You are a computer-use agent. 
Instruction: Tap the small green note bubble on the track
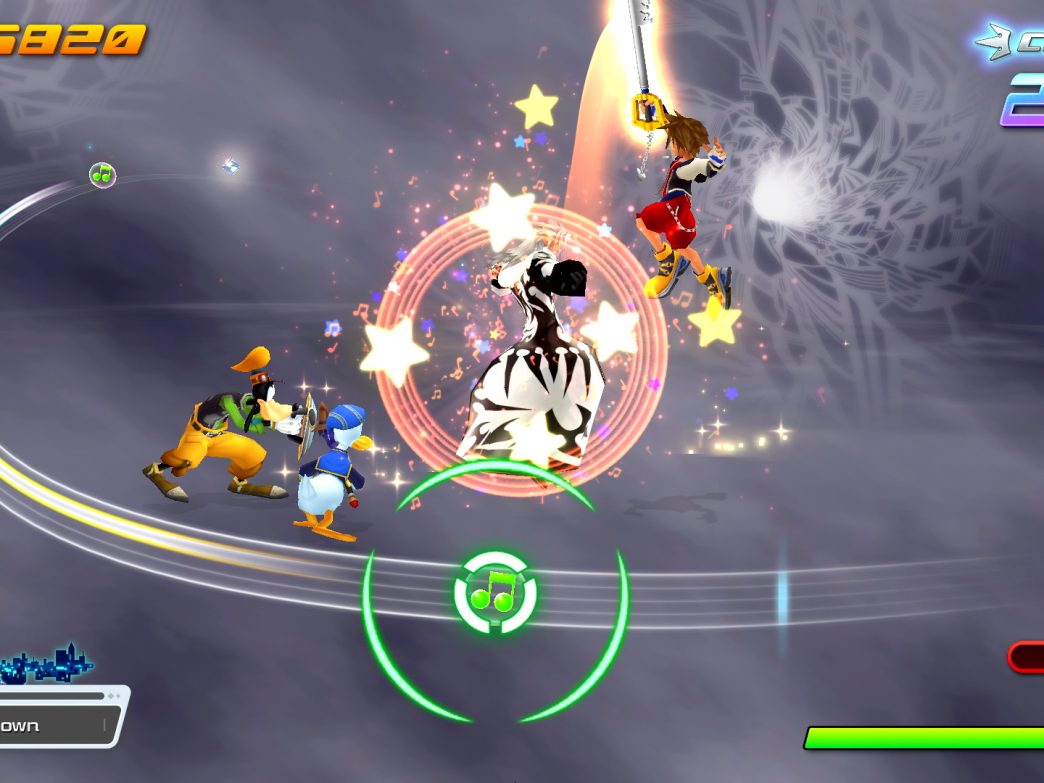click(x=102, y=175)
